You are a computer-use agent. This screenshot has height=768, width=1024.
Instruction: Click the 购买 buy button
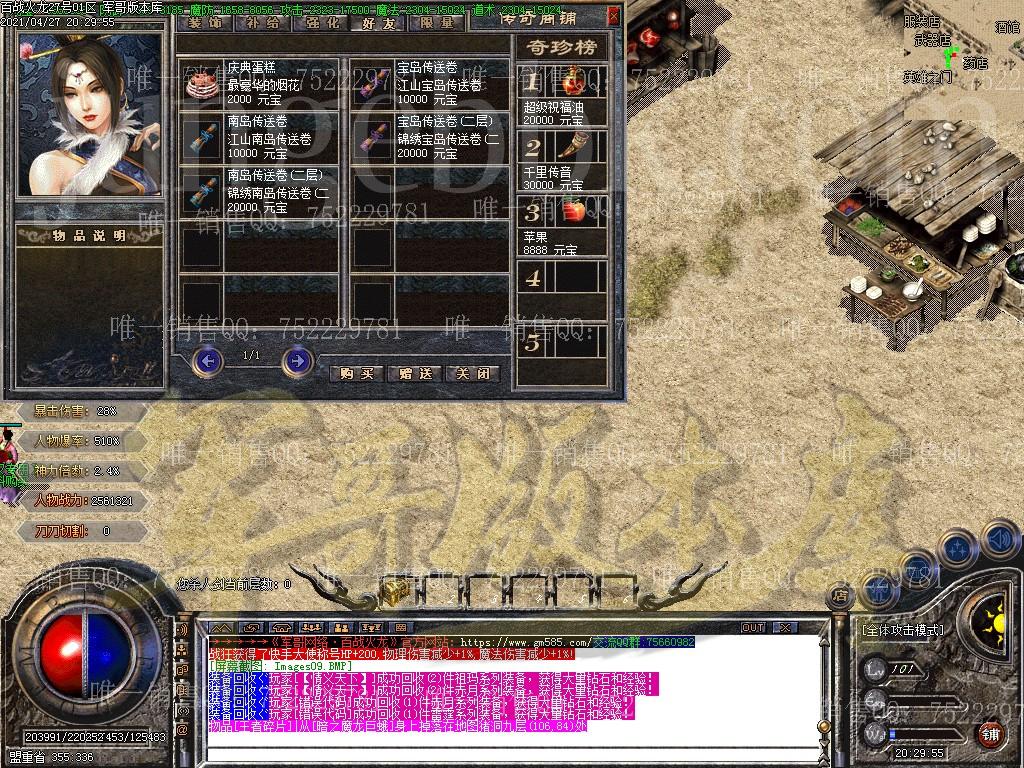[x=357, y=373]
